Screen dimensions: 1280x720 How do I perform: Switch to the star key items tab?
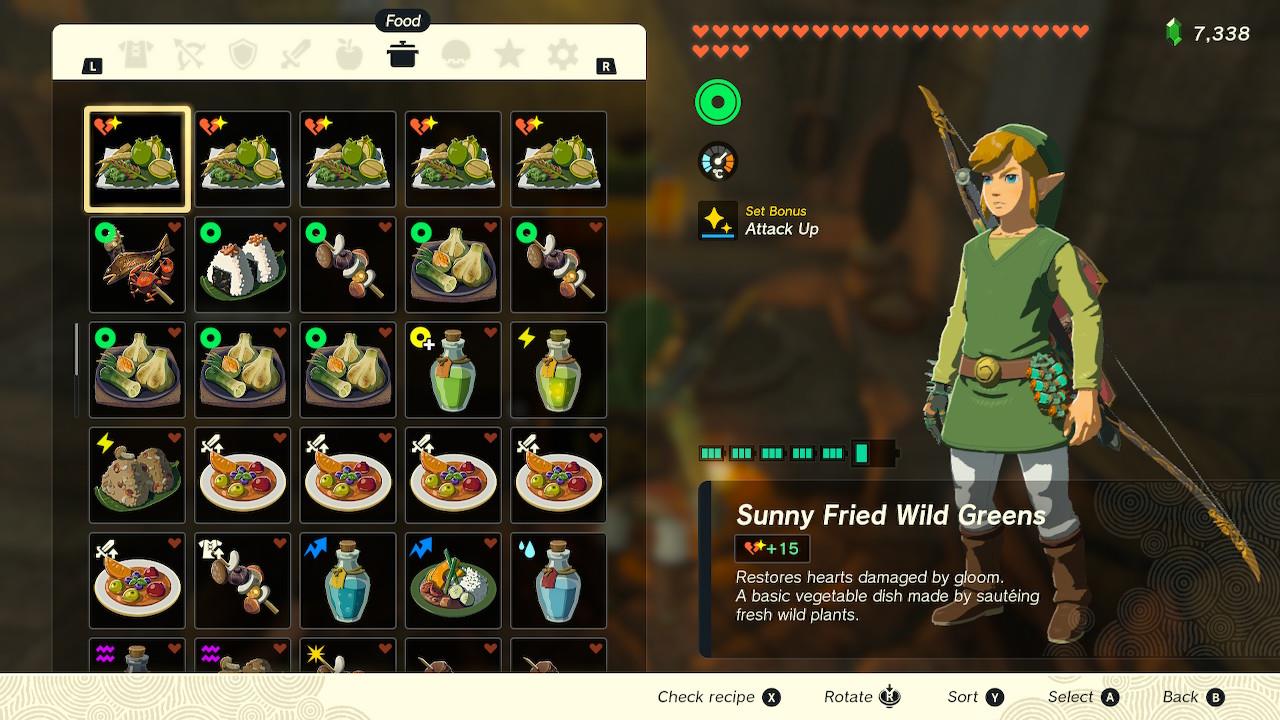click(x=509, y=55)
